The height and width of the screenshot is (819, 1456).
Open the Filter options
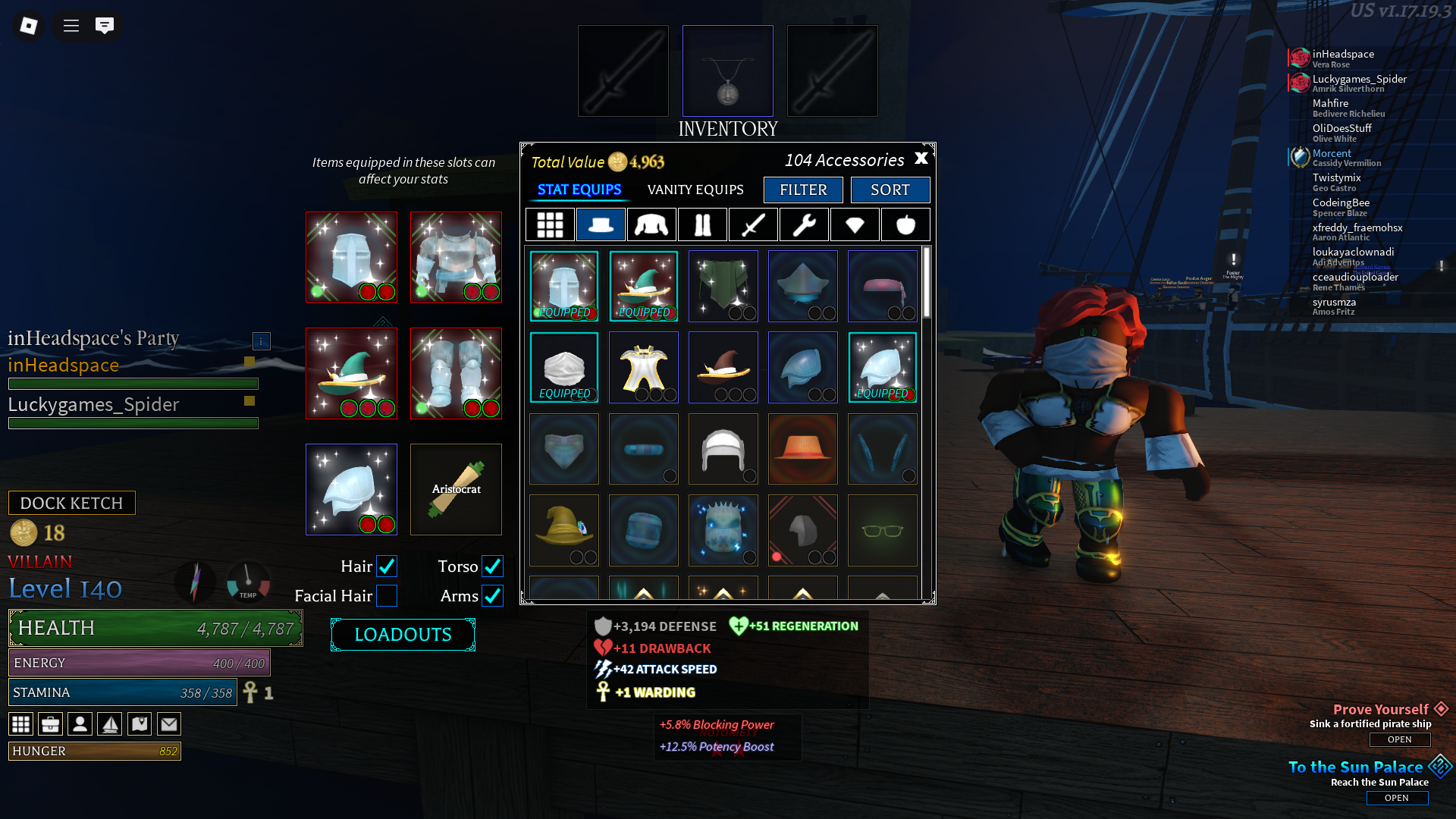803,190
